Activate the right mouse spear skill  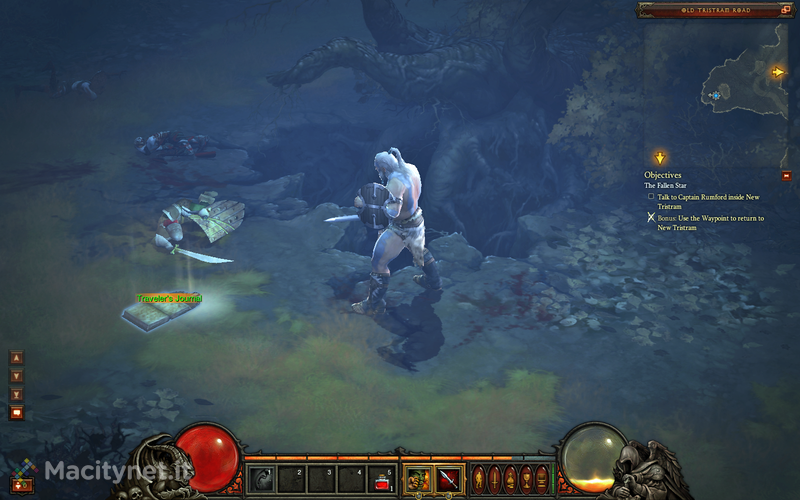pyautogui.click(x=446, y=478)
